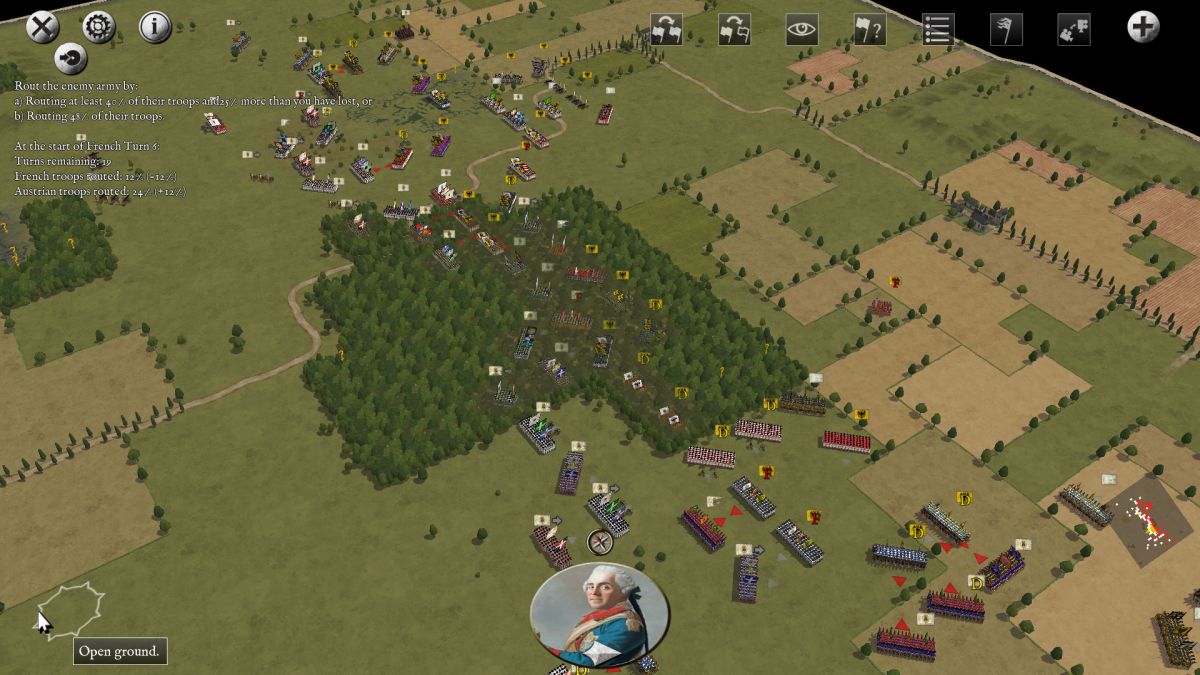The width and height of the screenshot is (1200, 675).
Task: Click the round plus button
Action: tap(1143, 27)
